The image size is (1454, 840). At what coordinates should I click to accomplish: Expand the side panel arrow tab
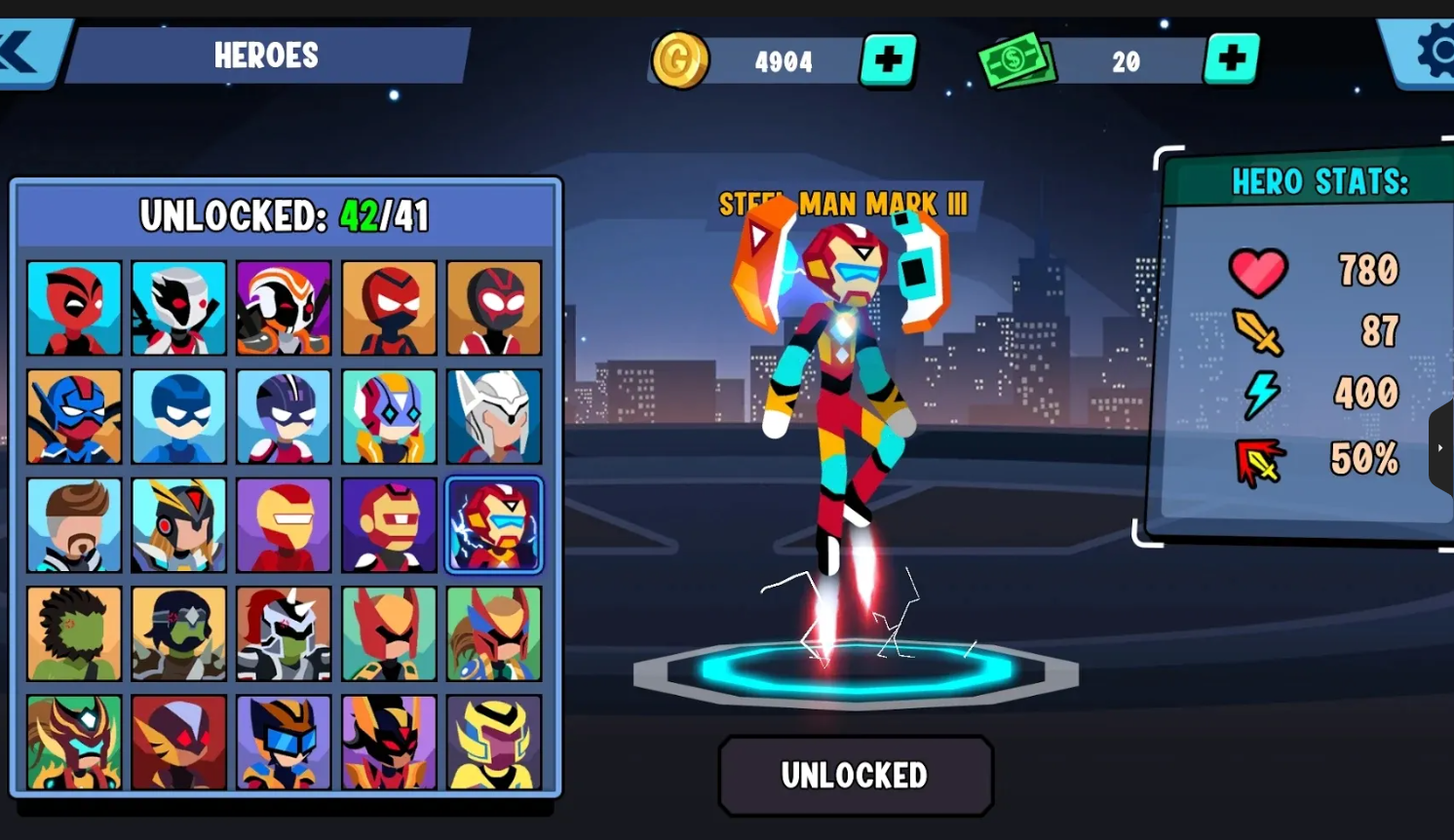point(1440,448)
